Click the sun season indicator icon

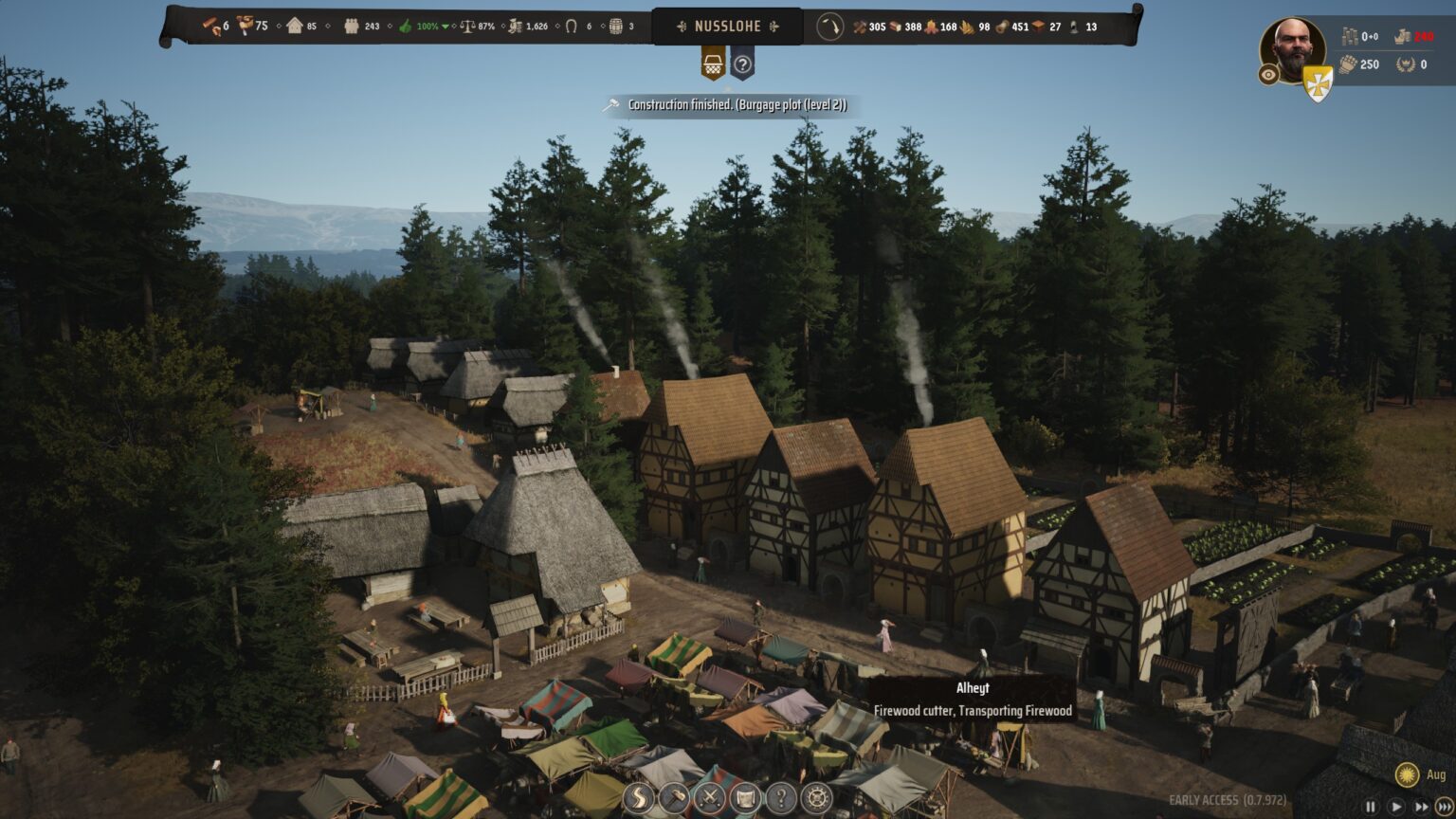[x=1408, y=774]
